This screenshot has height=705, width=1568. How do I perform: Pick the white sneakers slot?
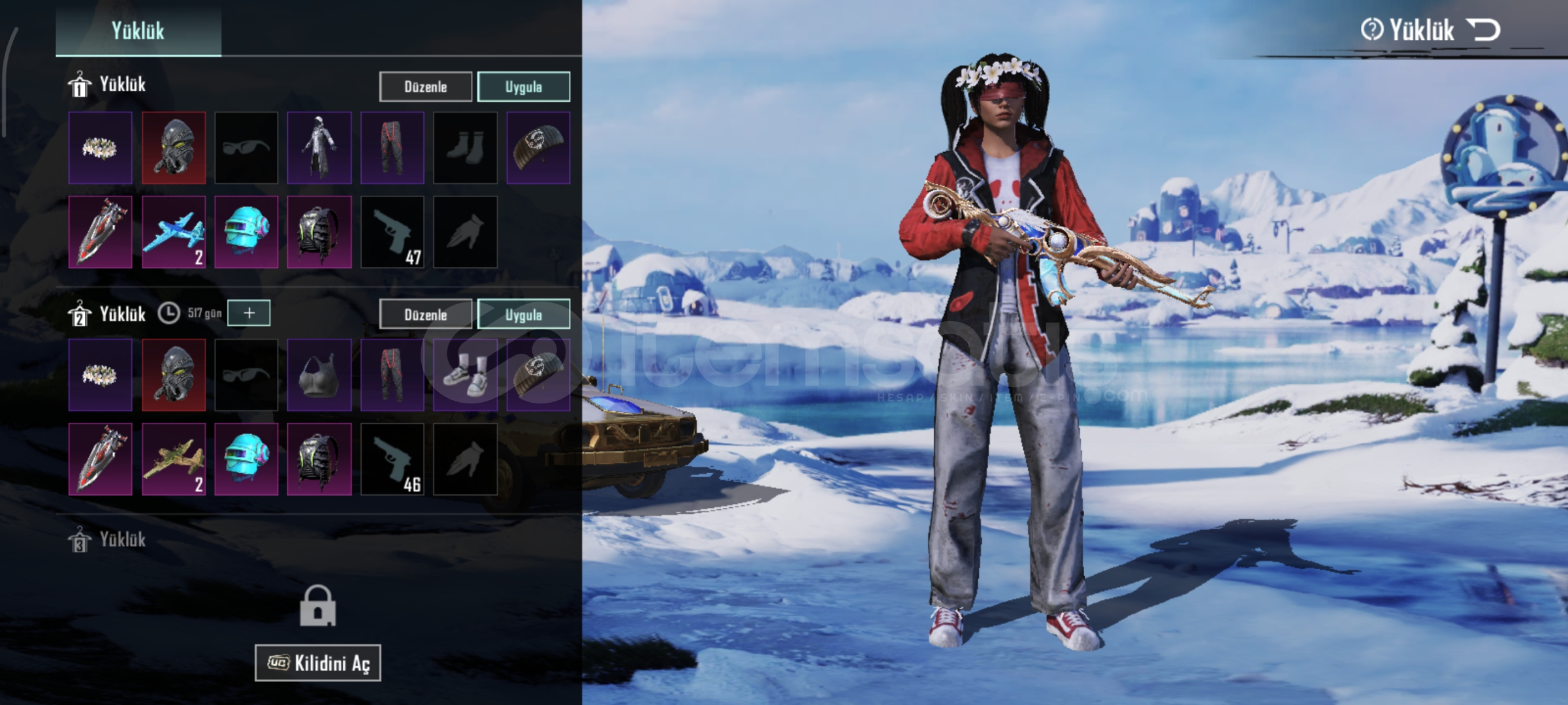point(465,375)
